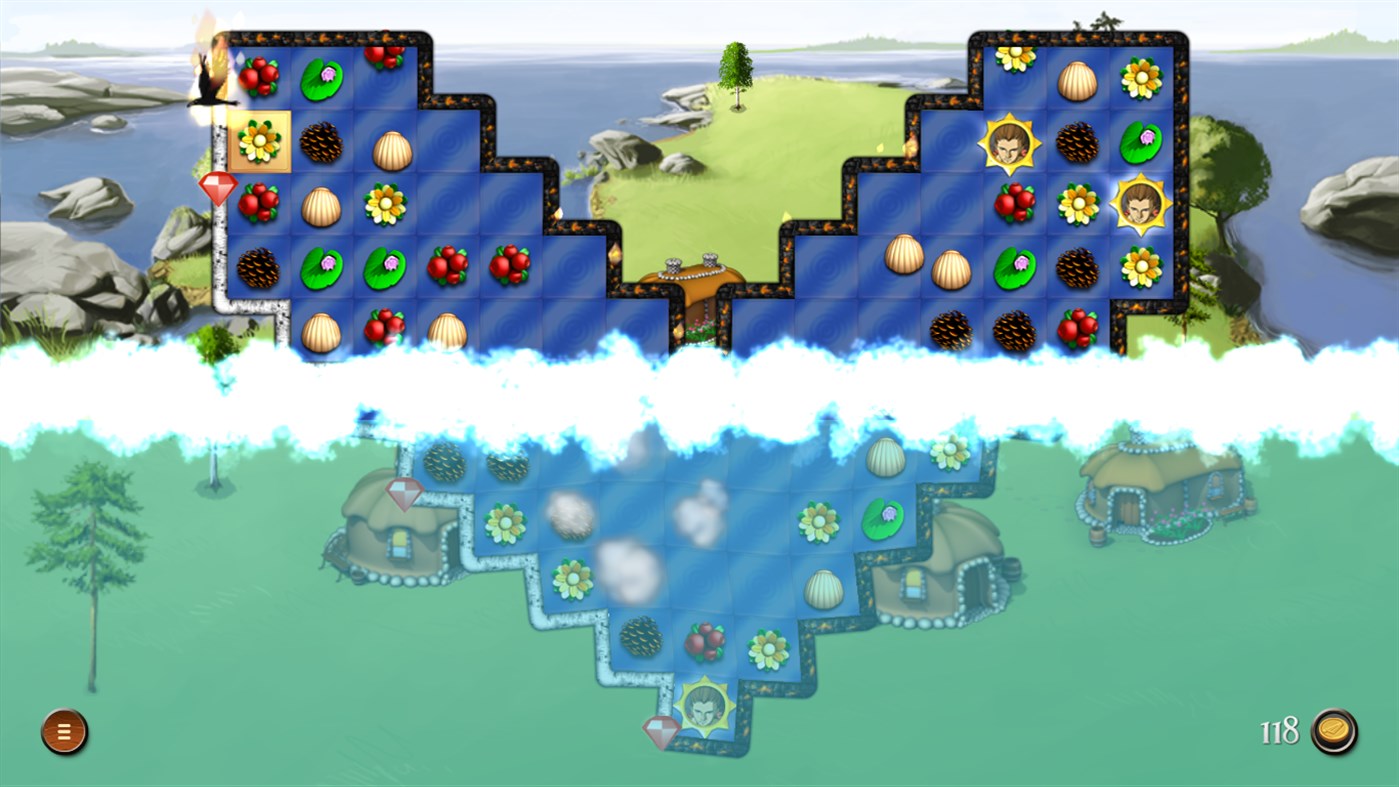Select the highlighted flower tile top-left
The image size is (1399, 787).
click(x=259, y=141)
